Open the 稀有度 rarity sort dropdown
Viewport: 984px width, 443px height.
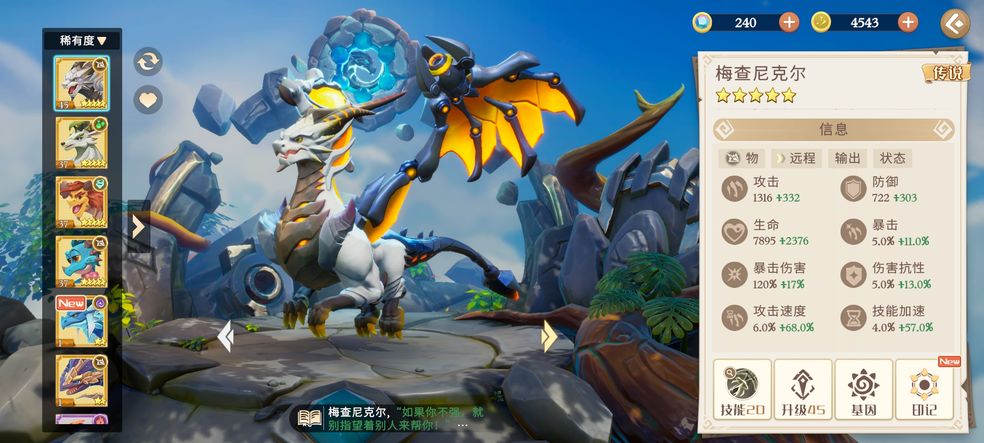coord(82,40)
